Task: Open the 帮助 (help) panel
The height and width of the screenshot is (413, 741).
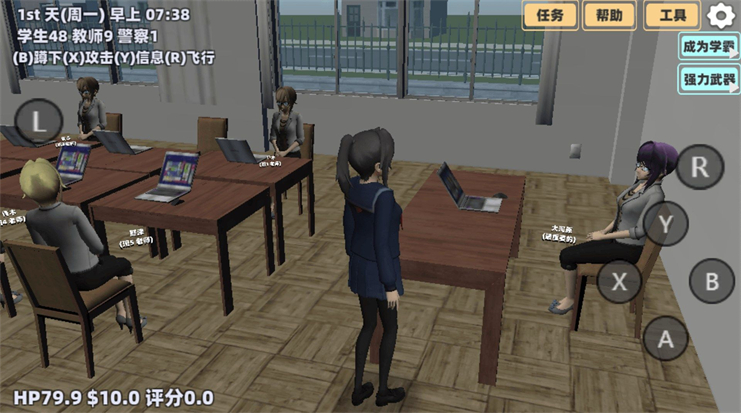Action: [x=609, y=15]
